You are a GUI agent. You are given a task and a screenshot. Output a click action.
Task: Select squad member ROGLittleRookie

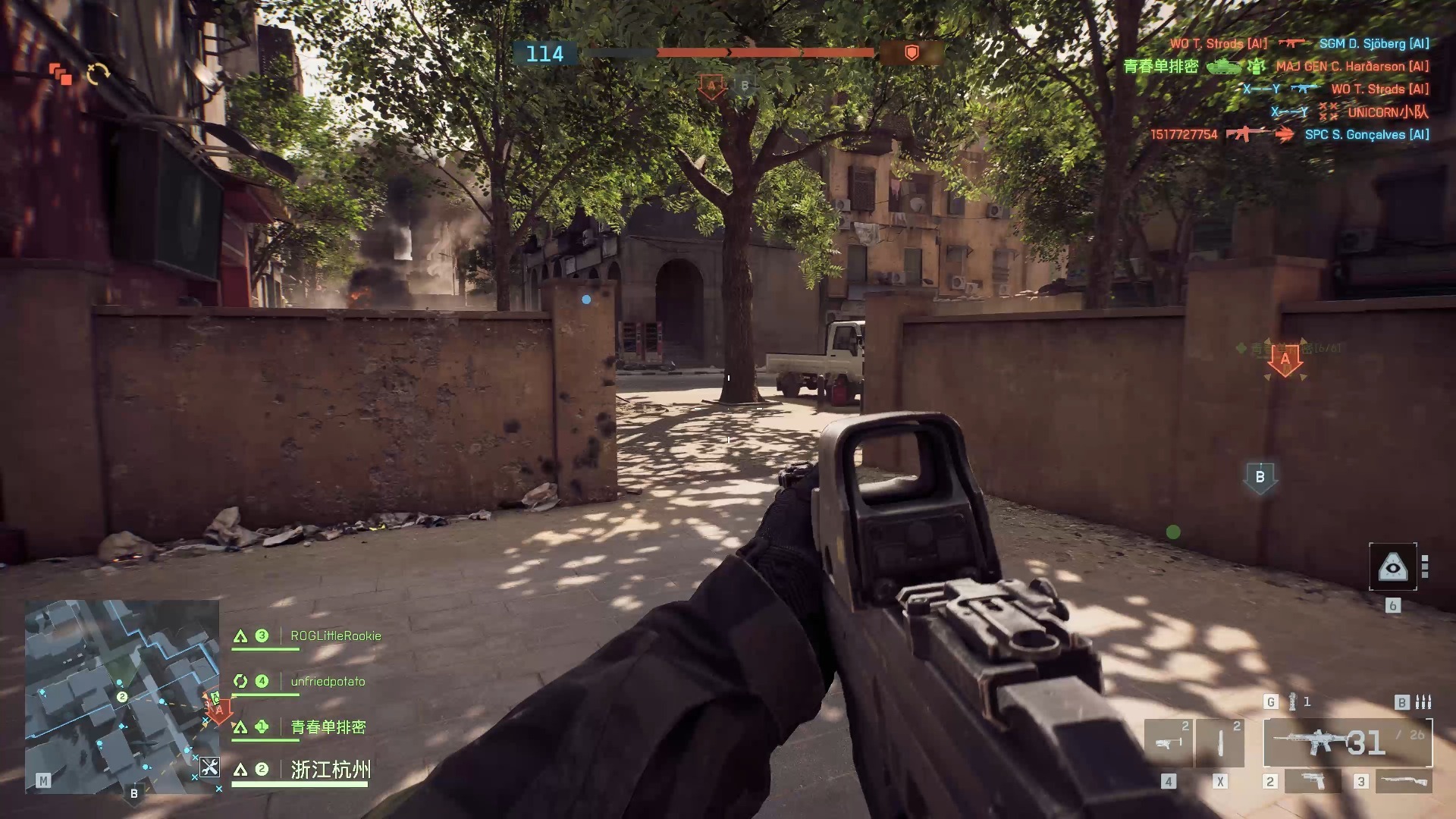[x=335, y=635]
